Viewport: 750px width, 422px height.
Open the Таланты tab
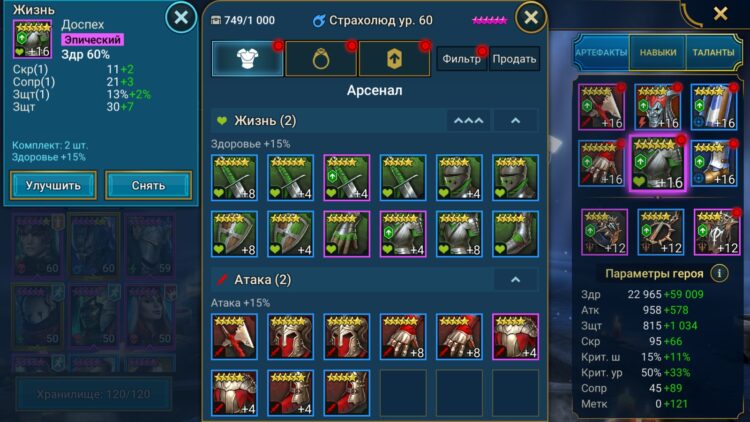pos(713,52)
